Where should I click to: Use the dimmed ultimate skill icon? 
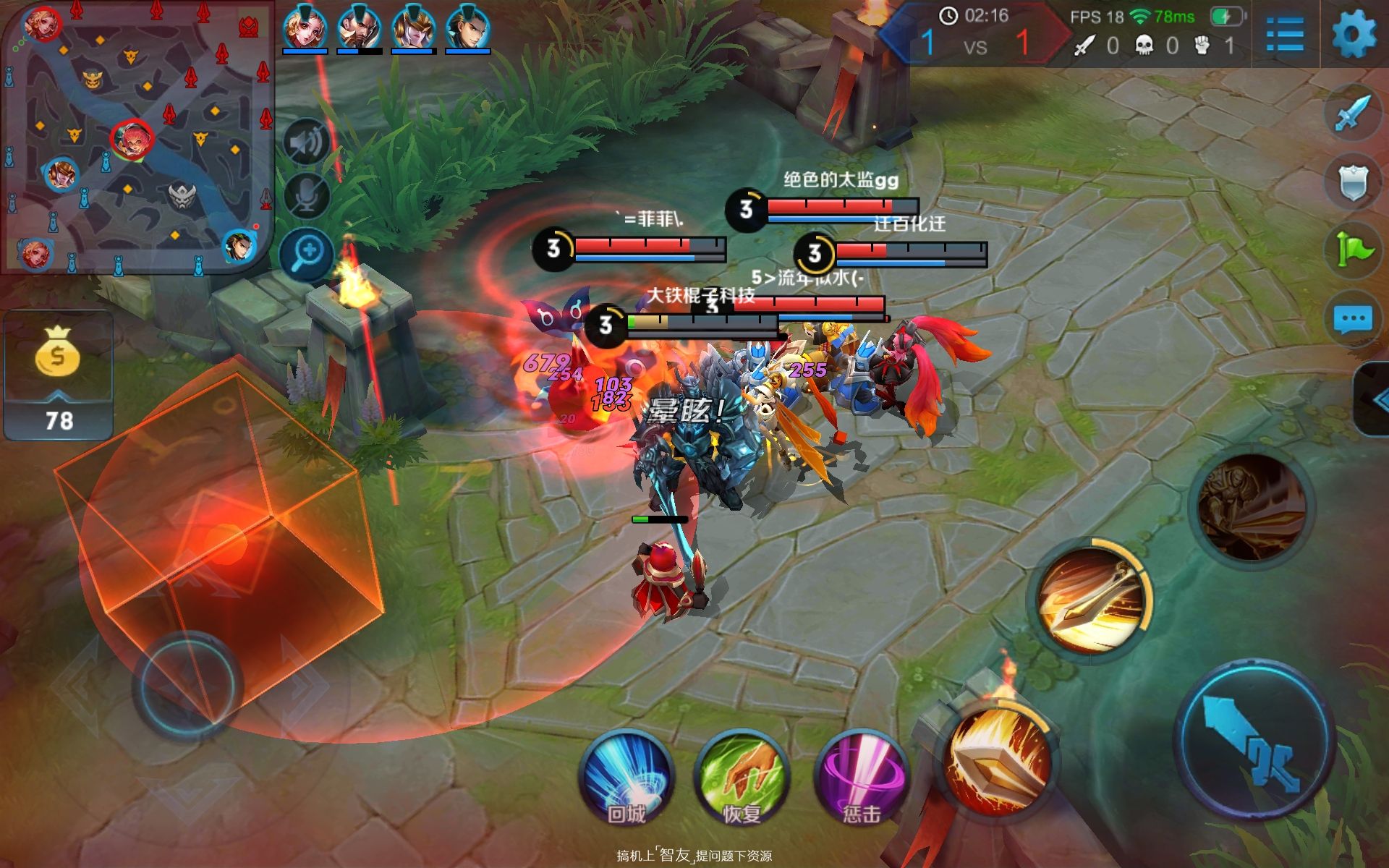coord(1252,509)
